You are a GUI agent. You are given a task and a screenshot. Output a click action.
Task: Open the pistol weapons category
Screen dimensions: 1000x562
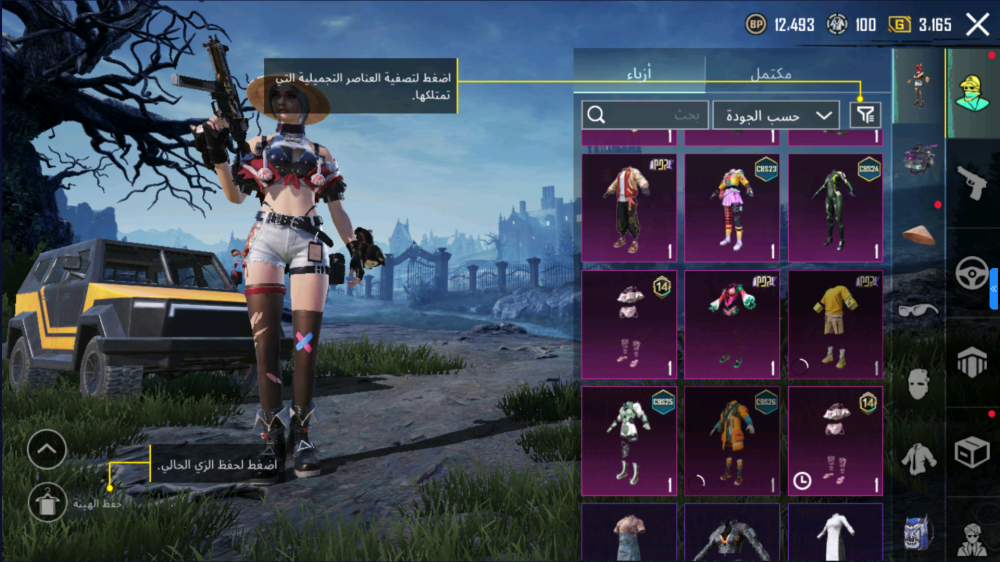972,182
